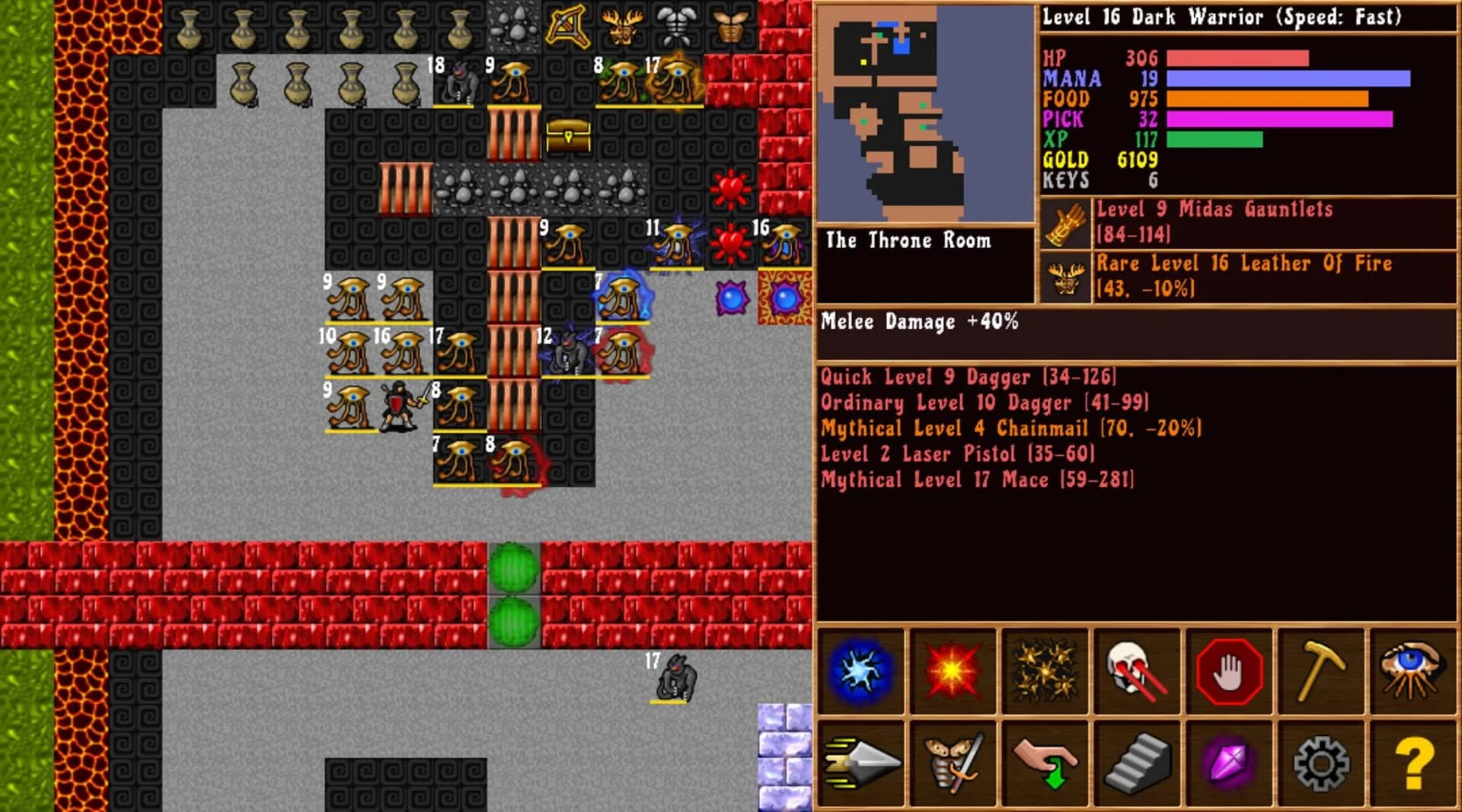The image size is (1462, 812).
Task: Select Quick Level 9 Dagger inventory entry
Action: click(967, 377)
